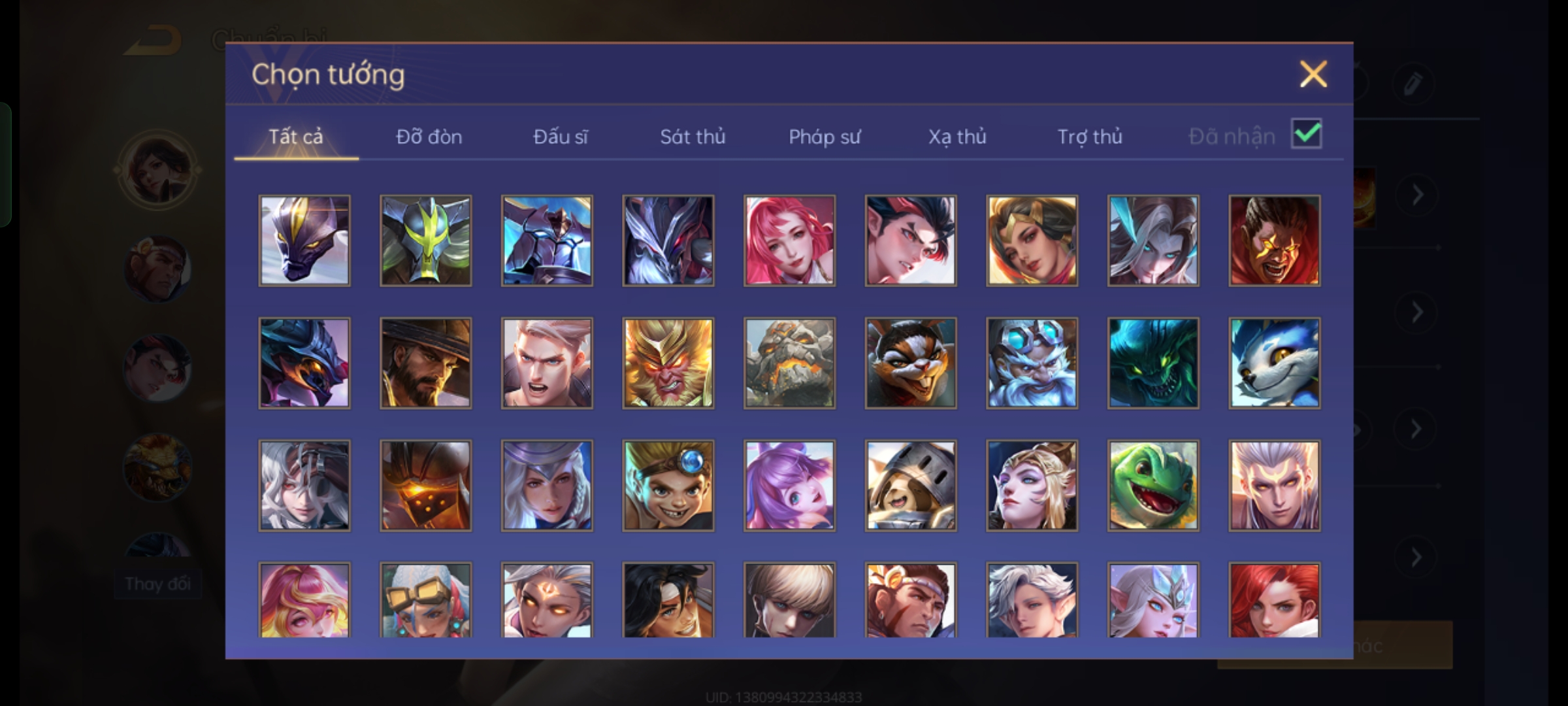Choose the green frog hero portrait

pyautogui.click(x=1153, y=485)
